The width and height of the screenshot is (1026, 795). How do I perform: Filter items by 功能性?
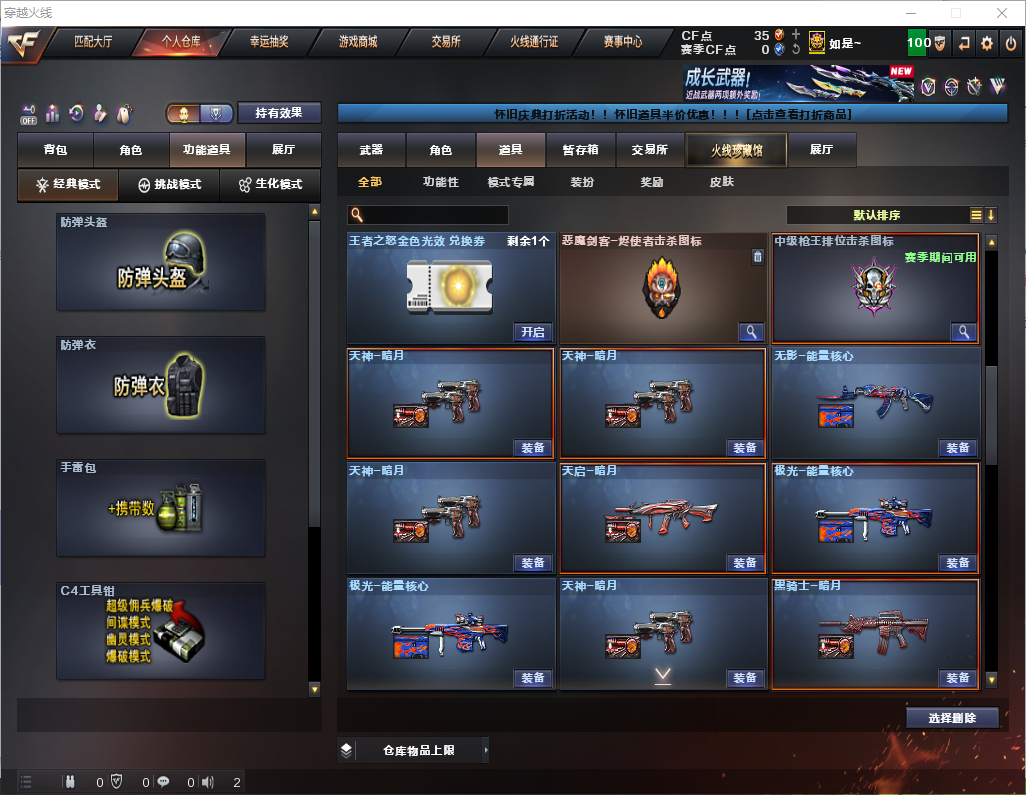click(x=440, y=182)
